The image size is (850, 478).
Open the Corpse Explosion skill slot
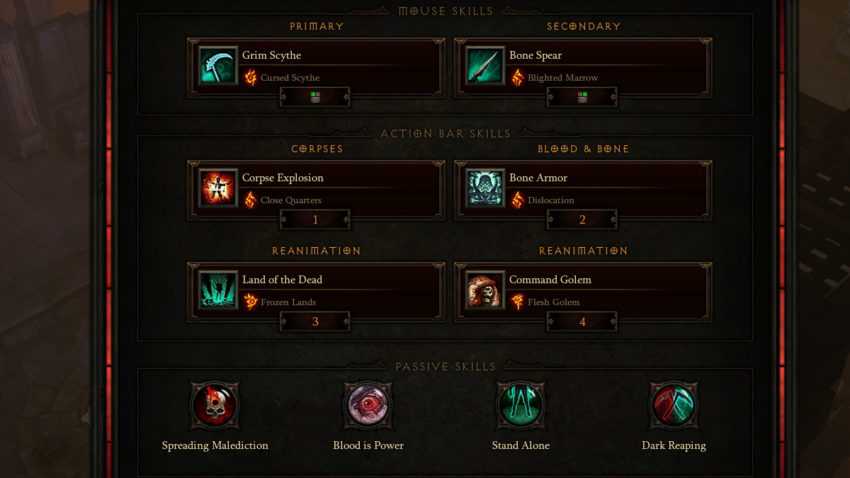click(315, 189)
